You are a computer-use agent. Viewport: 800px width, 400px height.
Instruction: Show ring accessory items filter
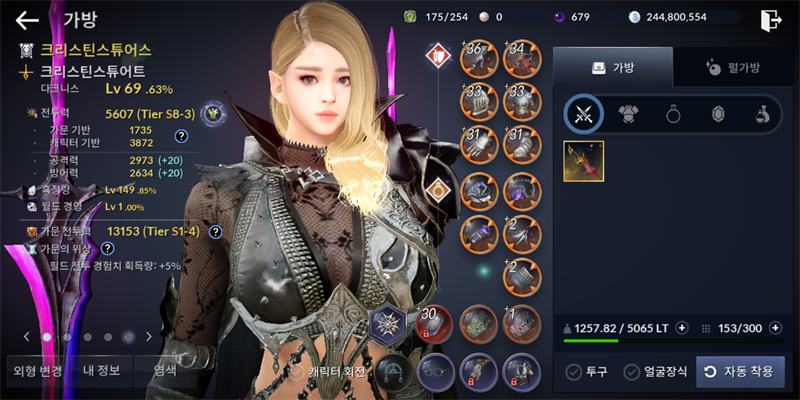(673, 114)
